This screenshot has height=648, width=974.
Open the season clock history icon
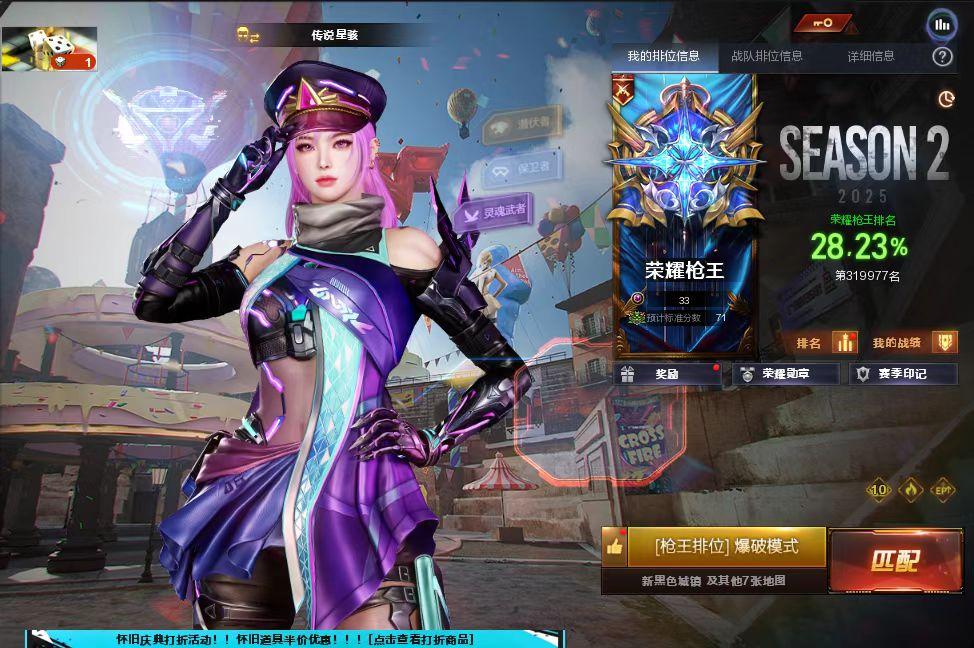click(946, 98)
